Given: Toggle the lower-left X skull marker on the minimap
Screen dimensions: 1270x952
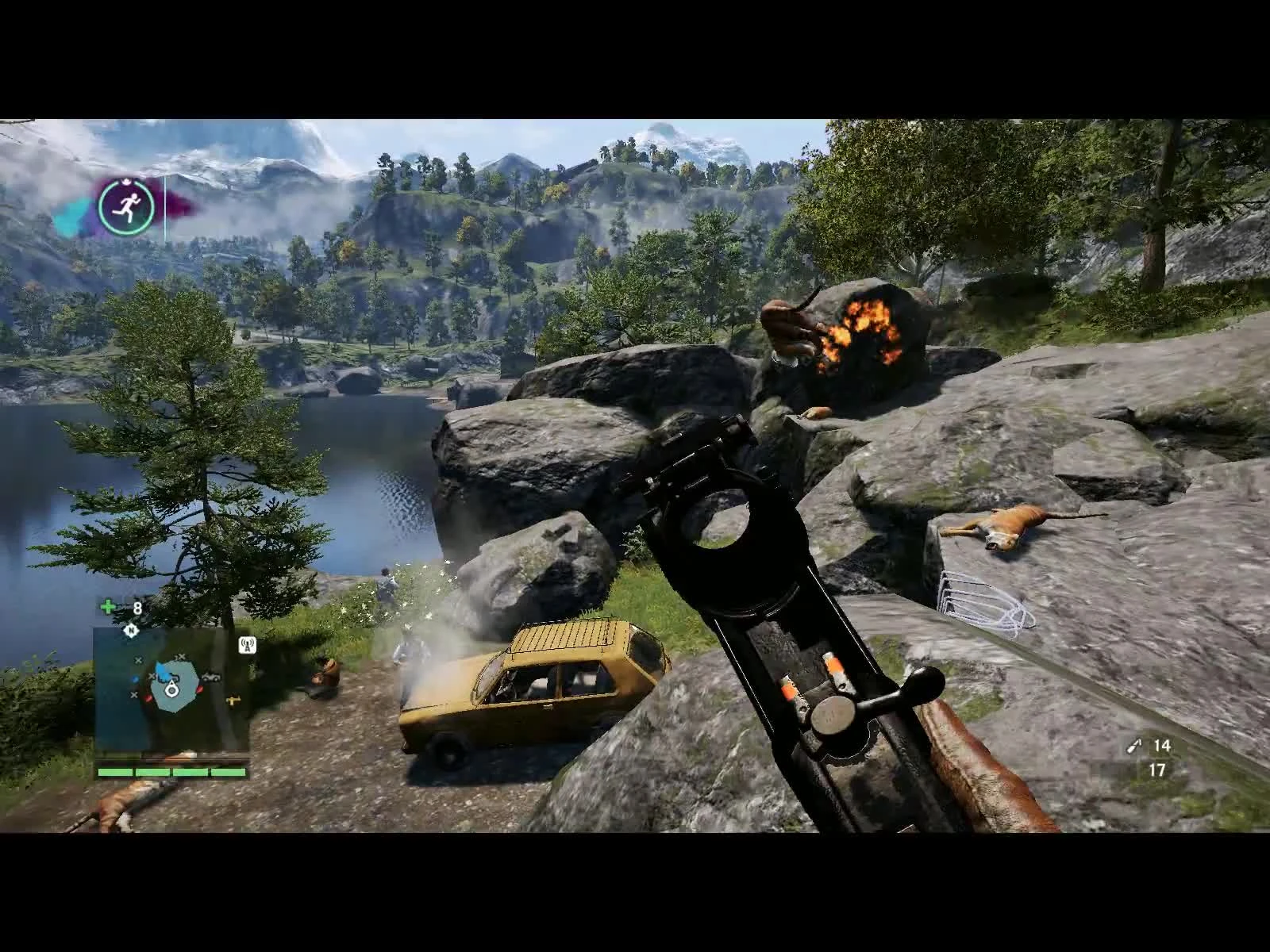Looking at the screenshot, I should [x=135, y=694].
